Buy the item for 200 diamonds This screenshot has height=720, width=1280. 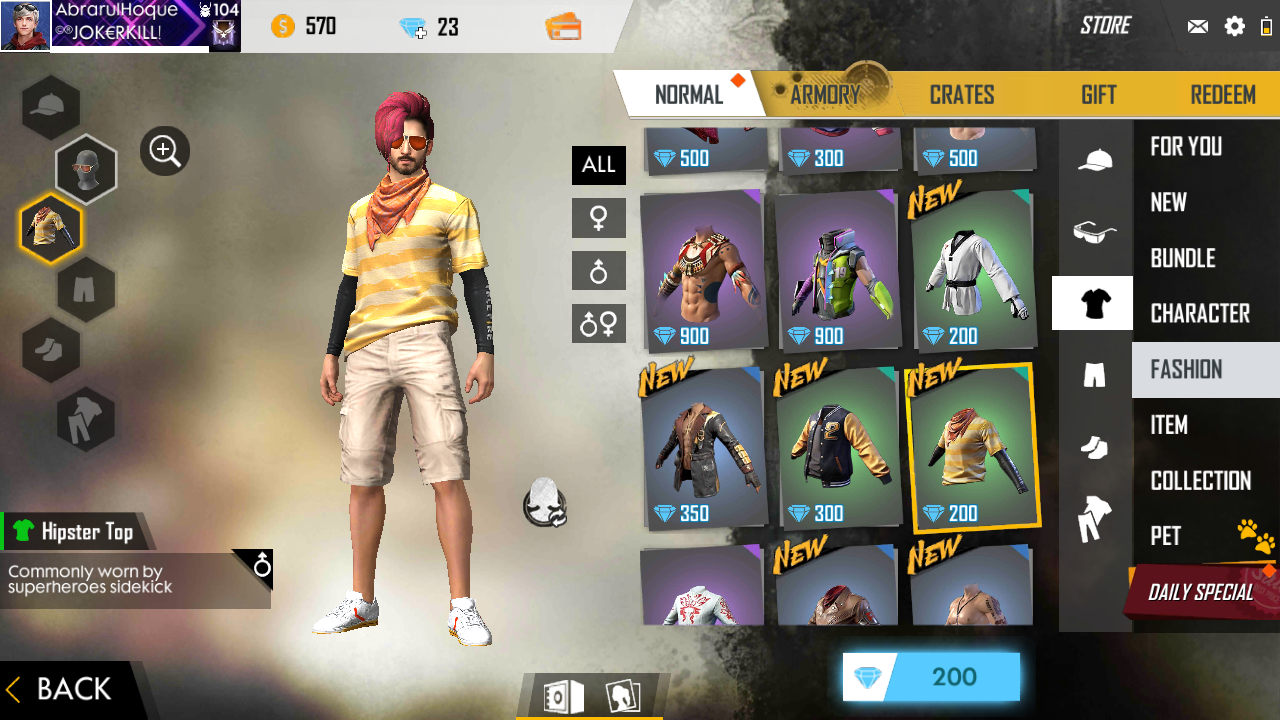pyautogui.click(x=931, y=677)
